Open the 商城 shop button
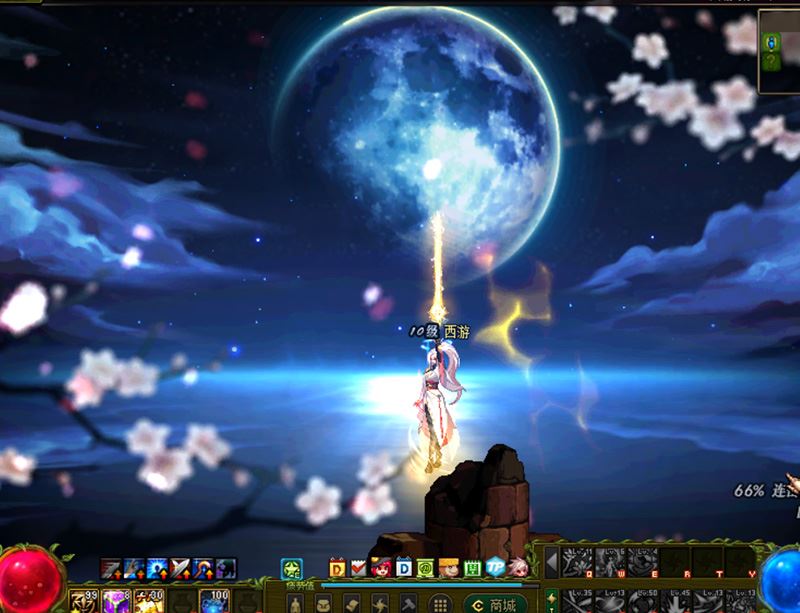Screen dimensions: 800x613 [494, 604]
